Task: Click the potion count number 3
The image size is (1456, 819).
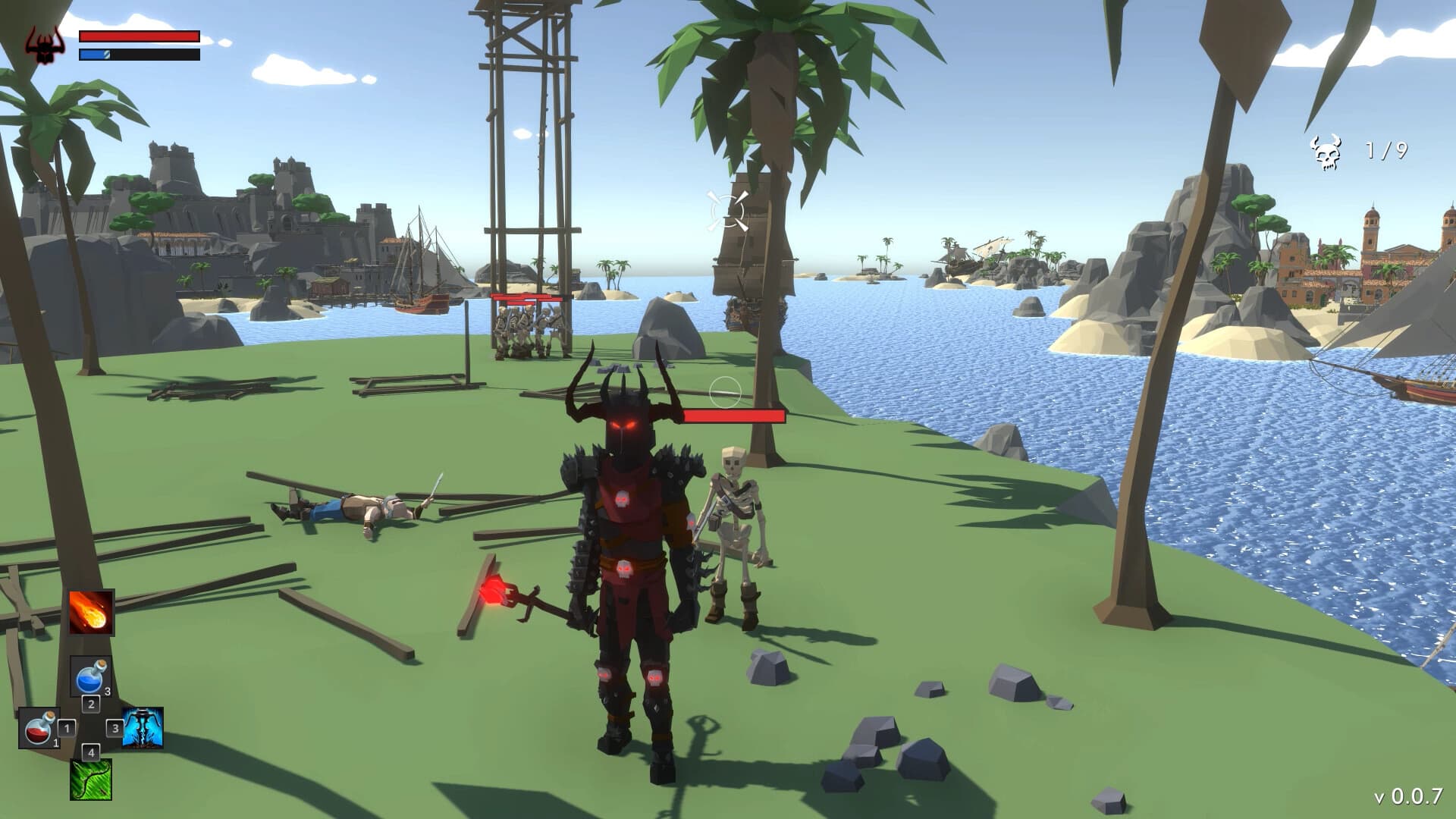Action: click(x=108, y=692)
